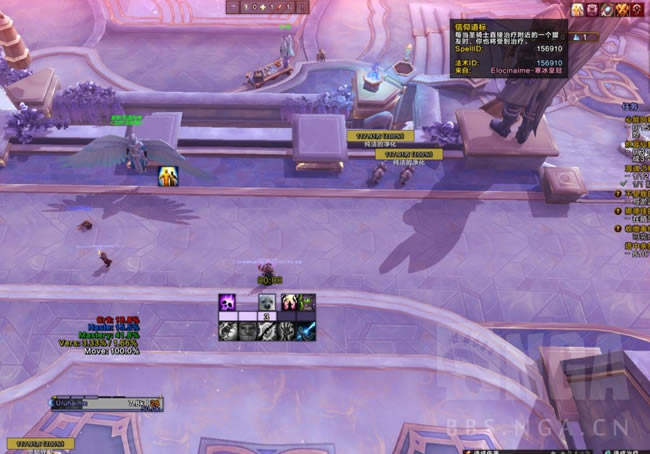Select the Beacon of Faith buff icon

[x=578, y=10]
